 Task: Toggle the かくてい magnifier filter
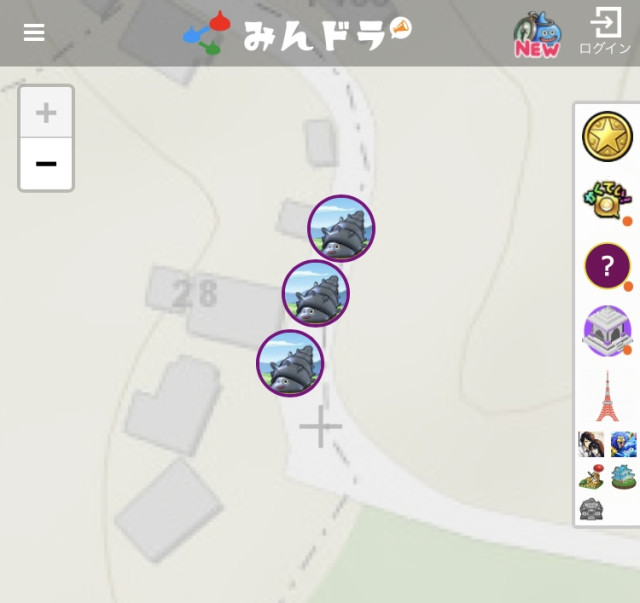coord(607,201)
